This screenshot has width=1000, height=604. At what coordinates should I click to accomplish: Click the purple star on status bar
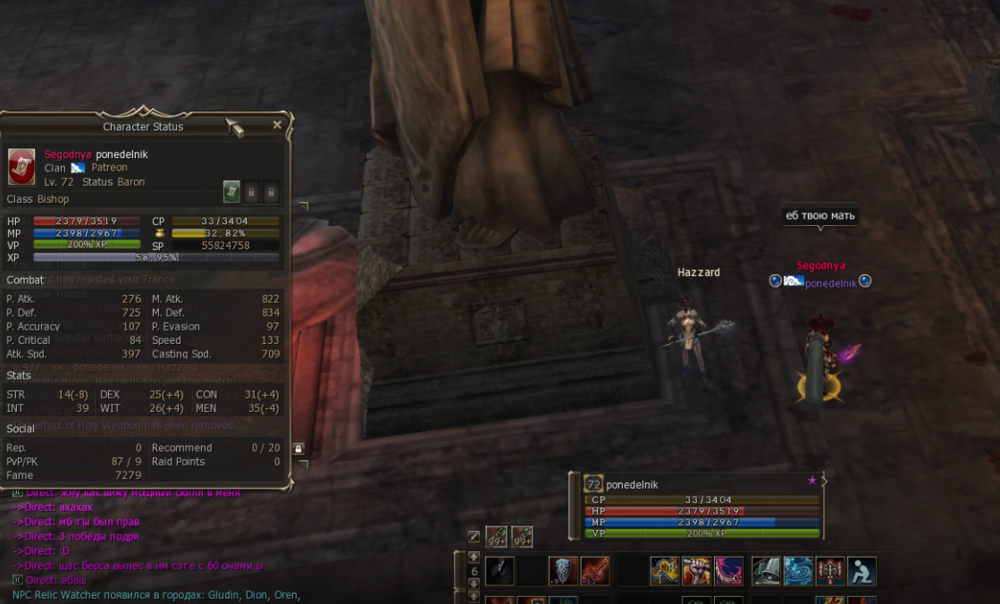point(812,482)
